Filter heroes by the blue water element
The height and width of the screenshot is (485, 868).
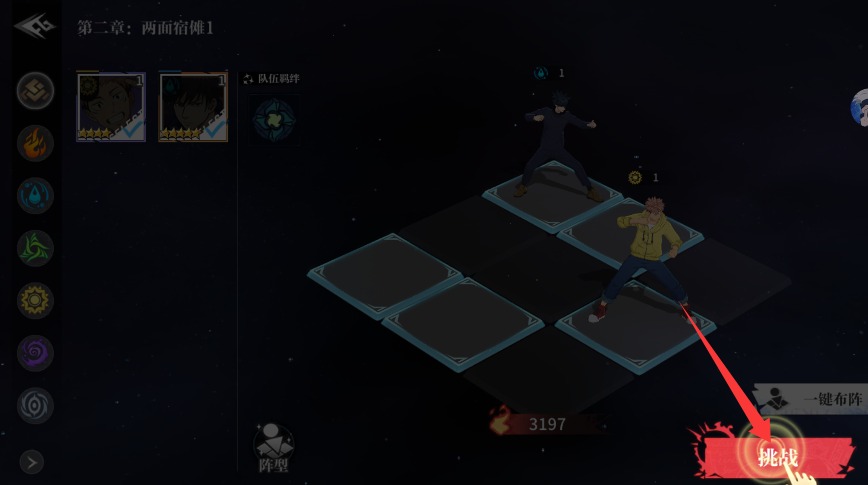pyautogui.click(x=35, y=195)
